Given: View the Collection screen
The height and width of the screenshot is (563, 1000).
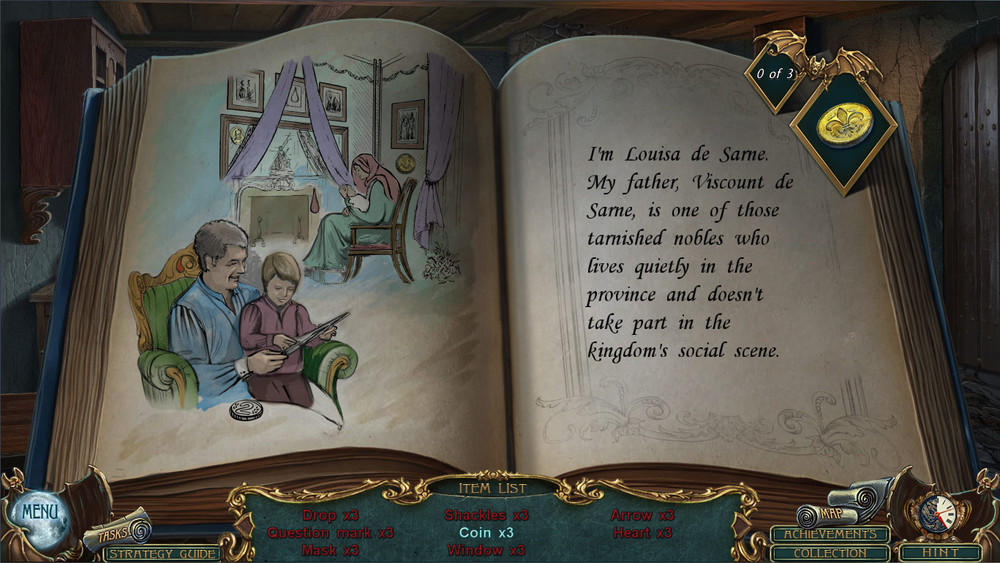Looking at the screenshot, I should click(829, 553).
